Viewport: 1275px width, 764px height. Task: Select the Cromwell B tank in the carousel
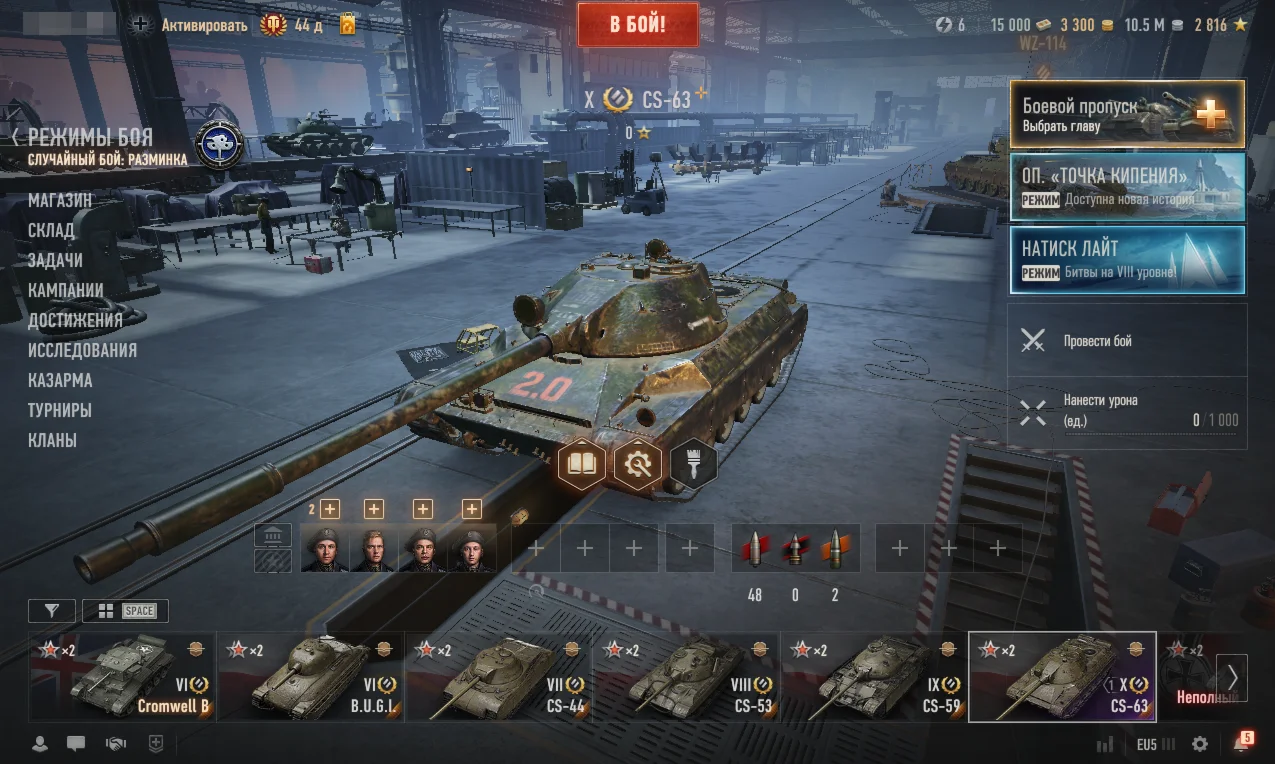coord(122,677)
